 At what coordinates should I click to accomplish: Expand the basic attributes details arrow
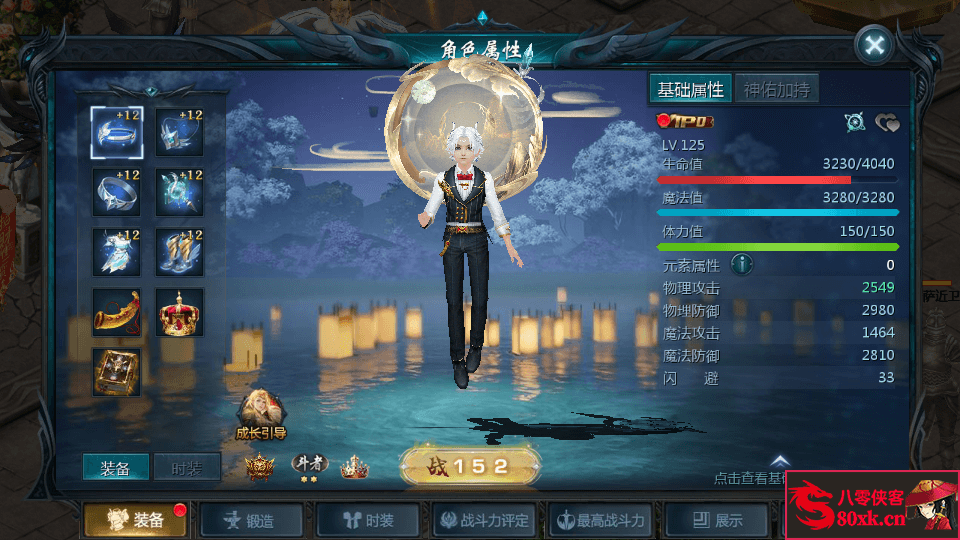(x=781, y=461)
